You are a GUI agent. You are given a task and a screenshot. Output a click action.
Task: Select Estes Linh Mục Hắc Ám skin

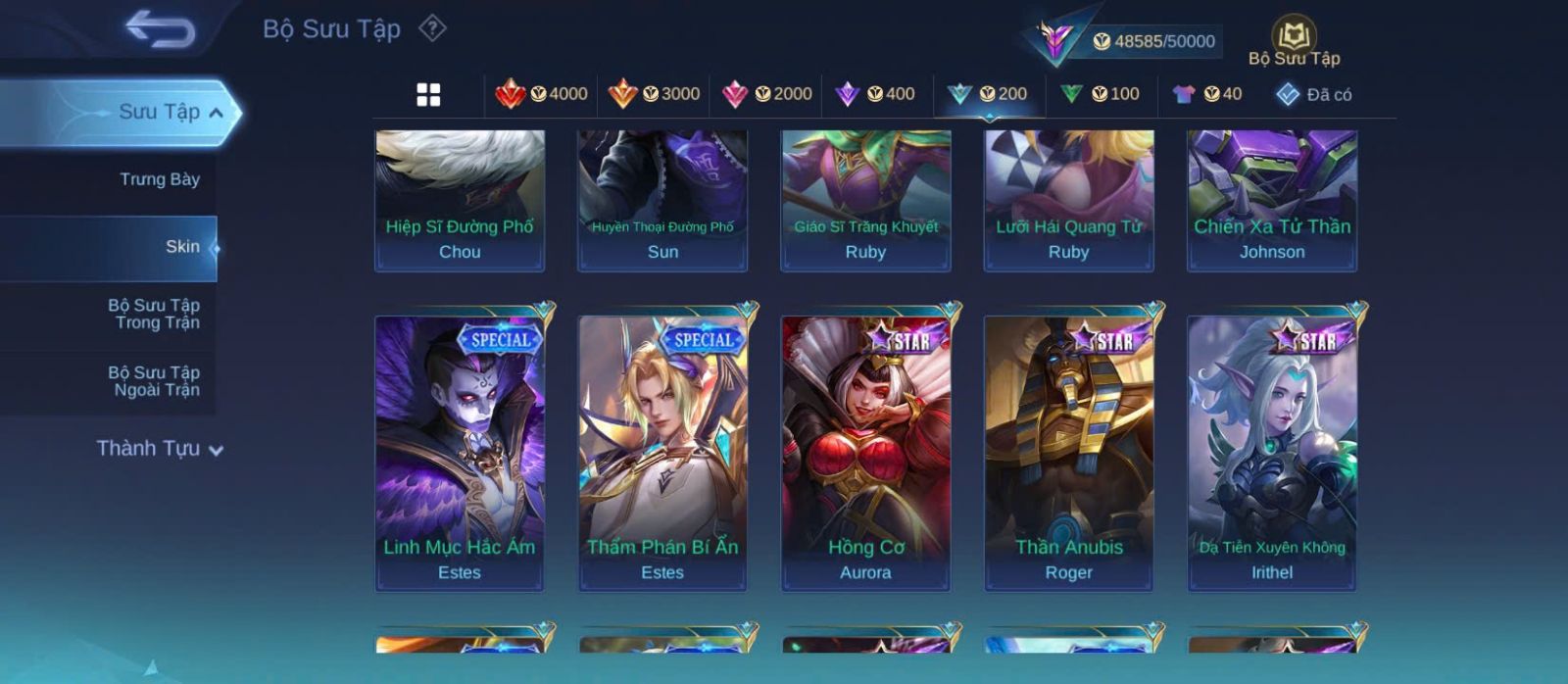tap(460, 453)
